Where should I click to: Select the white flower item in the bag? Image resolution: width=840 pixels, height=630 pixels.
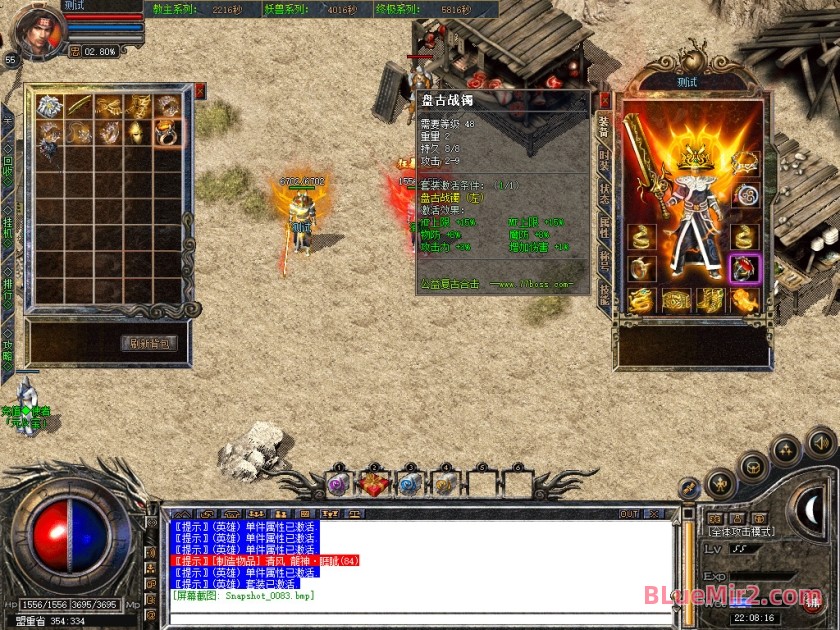point(50,105)
